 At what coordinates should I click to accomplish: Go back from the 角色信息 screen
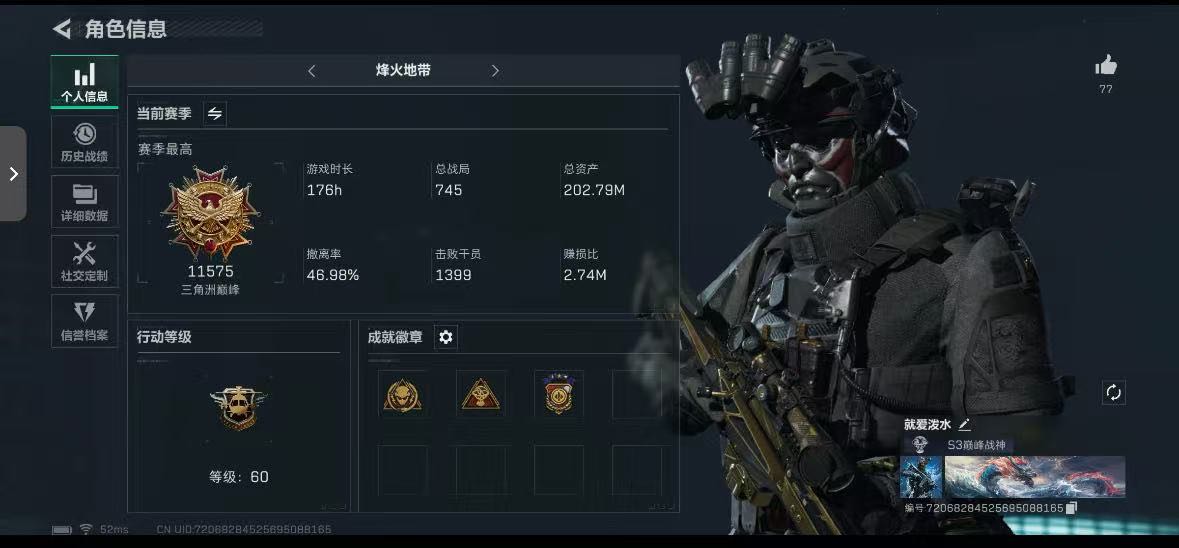click(62, 29)
